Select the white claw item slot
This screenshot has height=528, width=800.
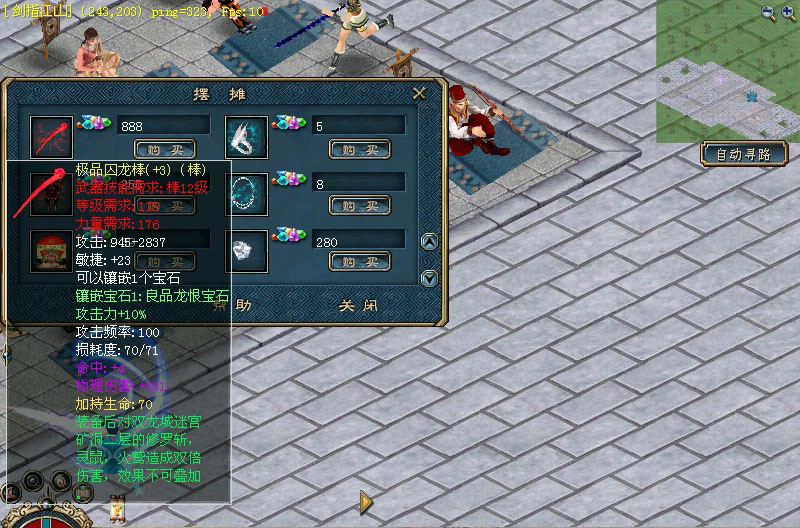pyautogui.click(x=247, y=136)
